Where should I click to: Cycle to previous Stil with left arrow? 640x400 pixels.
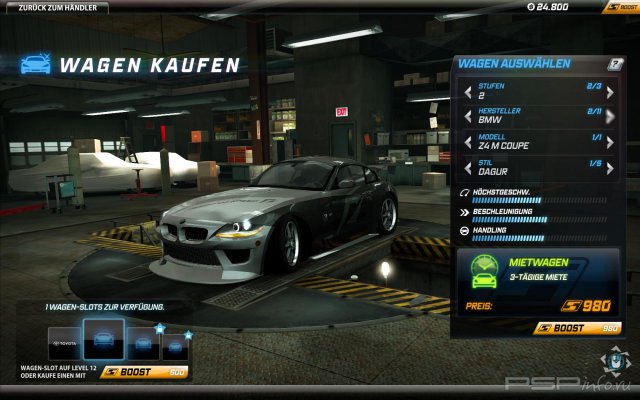467,167
